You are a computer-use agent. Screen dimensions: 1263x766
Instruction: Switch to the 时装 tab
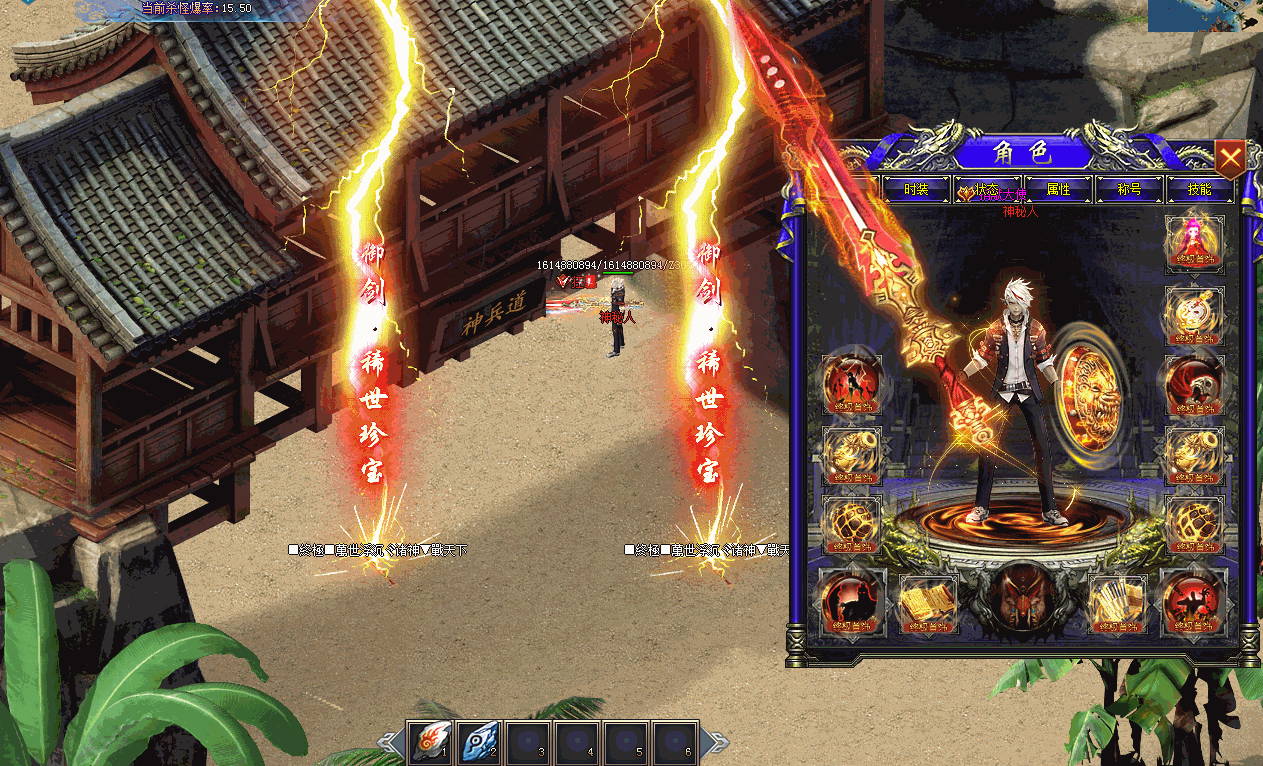pyautogui.click(x=916, y=189)
